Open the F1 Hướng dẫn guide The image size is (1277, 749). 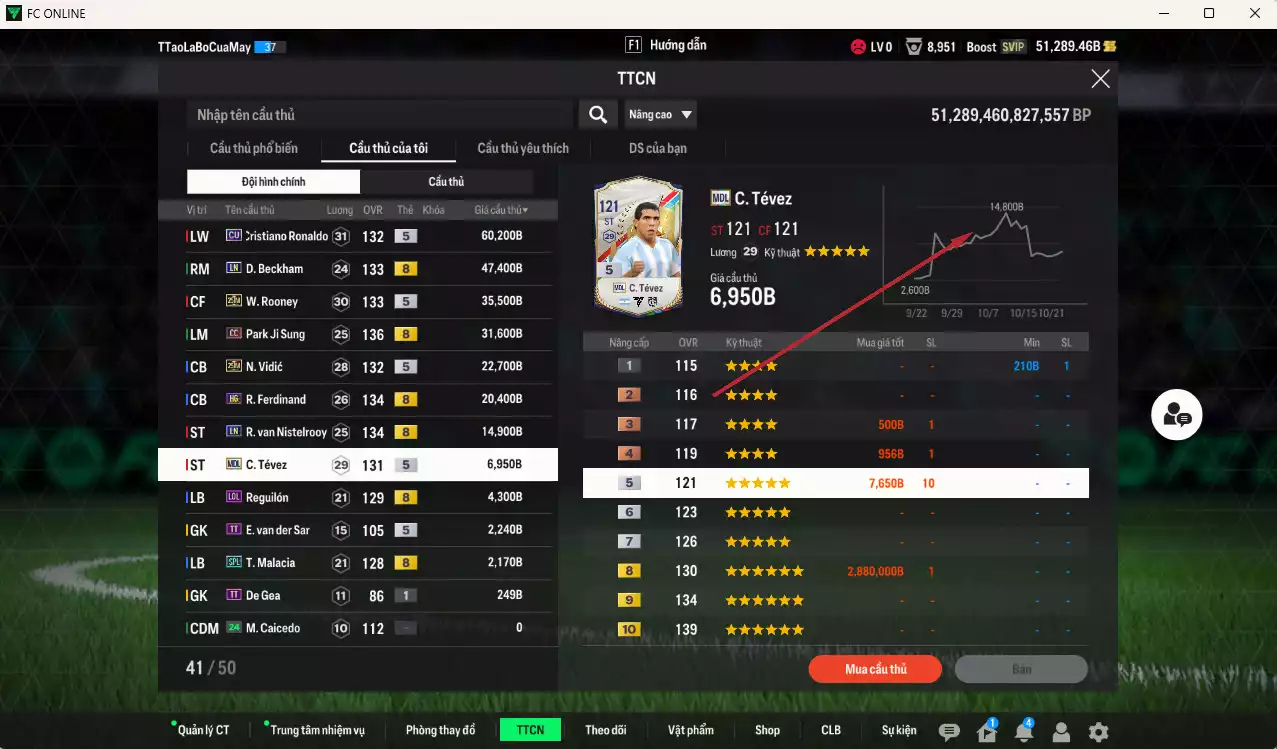point(666,46)
